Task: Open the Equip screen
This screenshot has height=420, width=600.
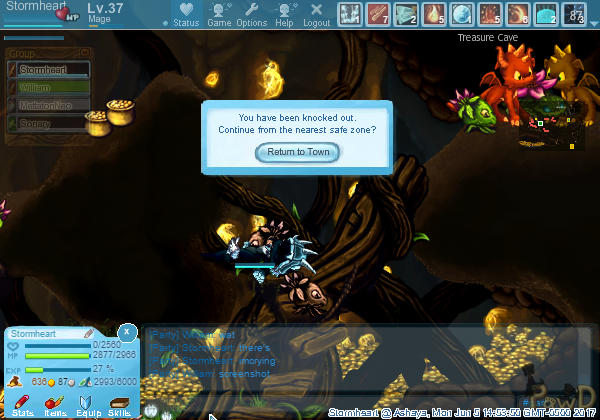Action: coord(88,402)
